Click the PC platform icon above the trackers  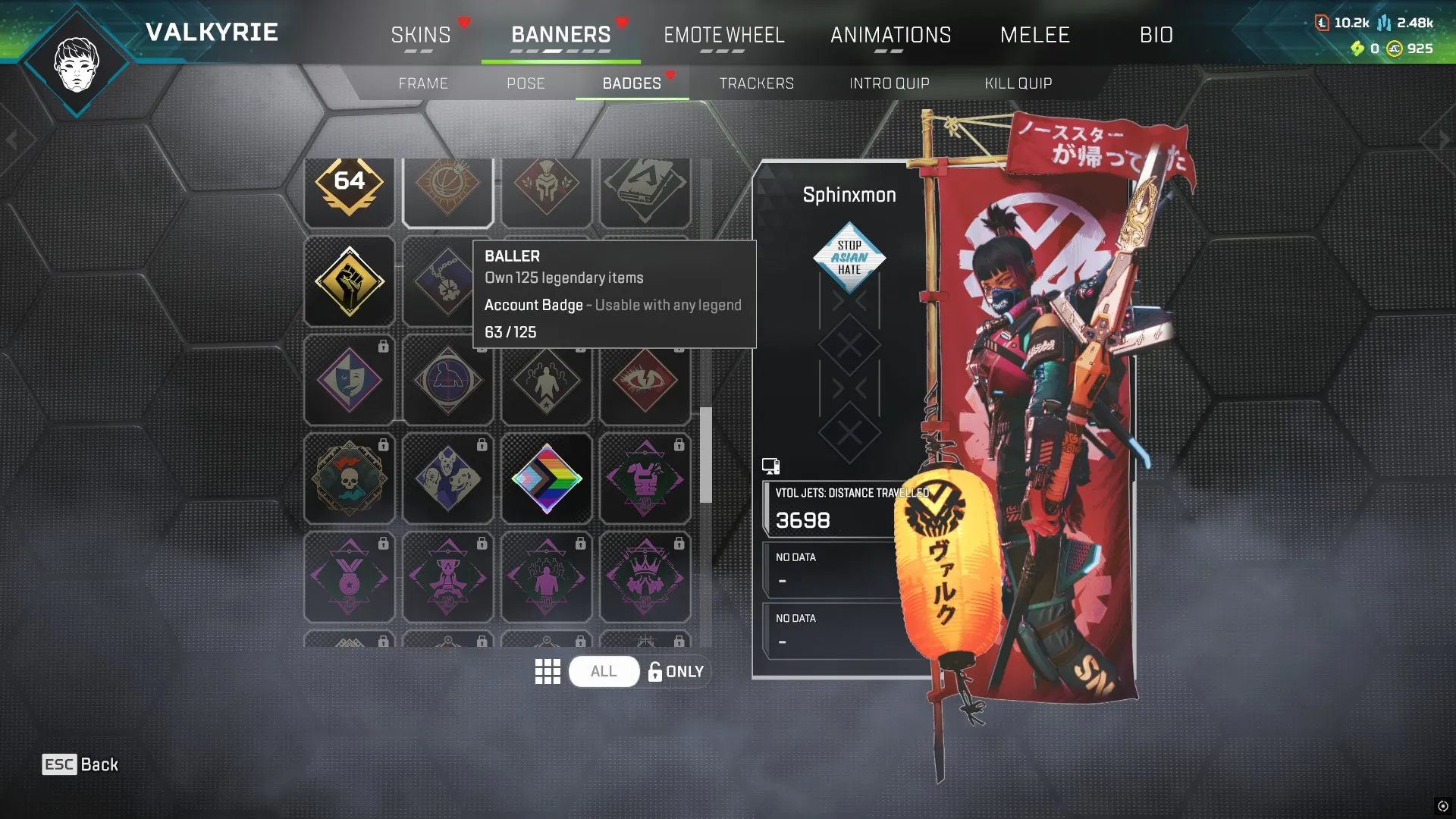pos(770,465)
